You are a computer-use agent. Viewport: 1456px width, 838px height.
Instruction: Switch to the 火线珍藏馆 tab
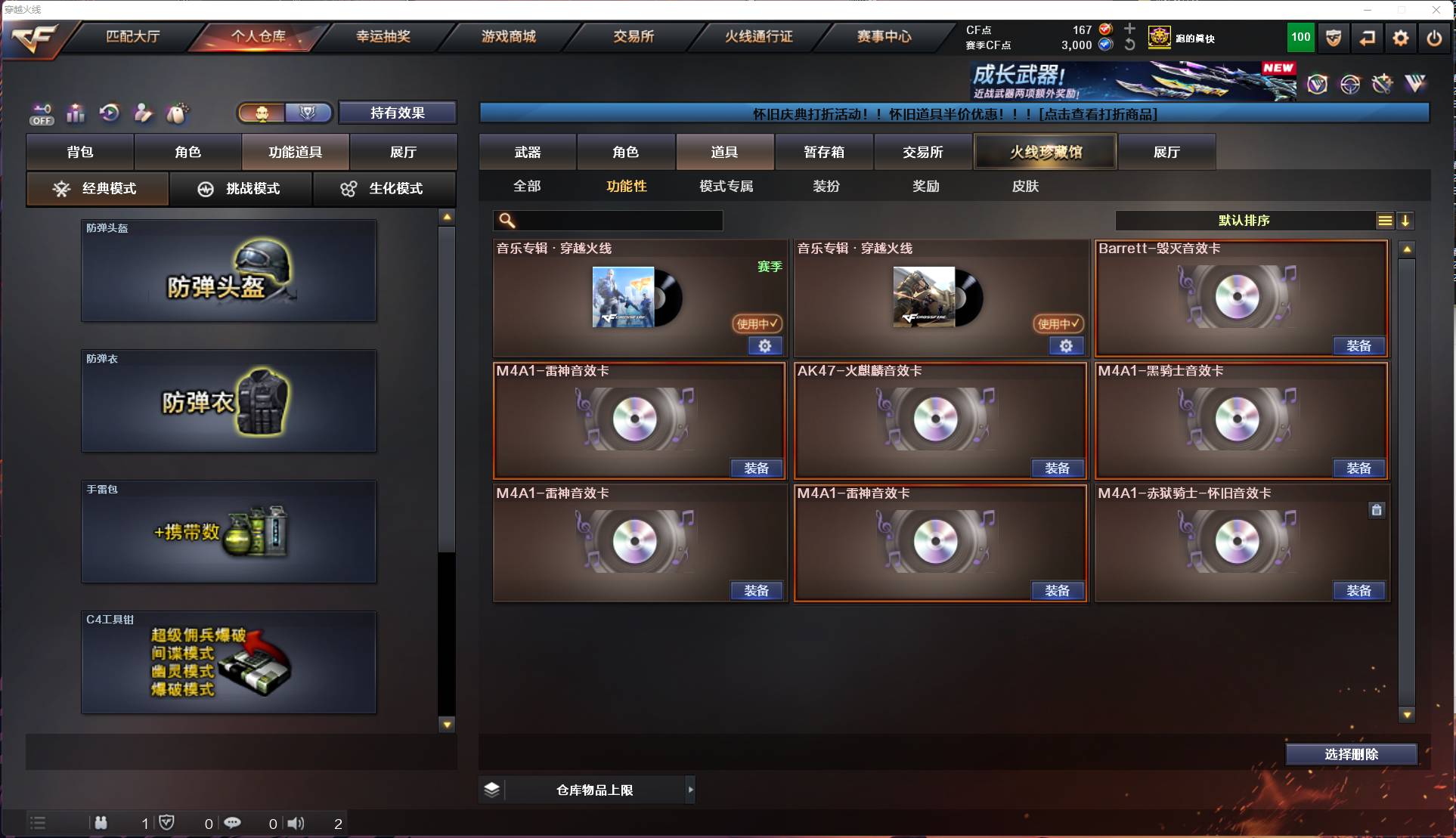pos(1045,151)
